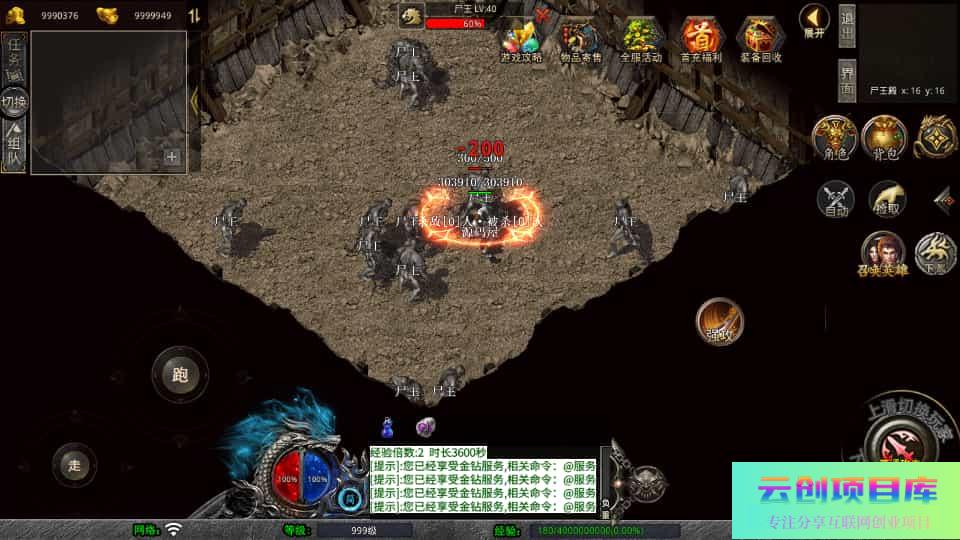Open the 组队 team tab
The image size is (960, 540).
pos(15,147)
